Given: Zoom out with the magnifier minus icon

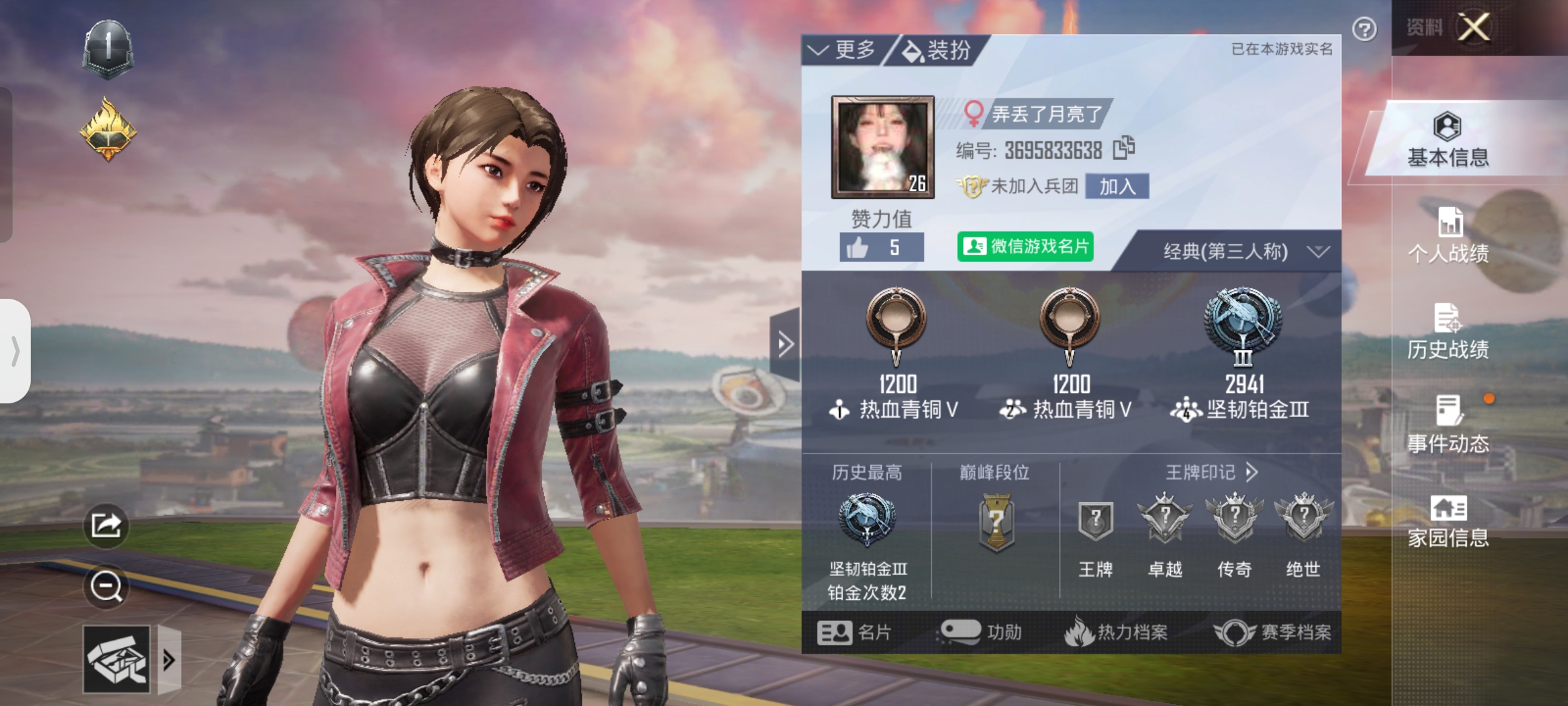Looking at the screenshot, I should 106,586.
